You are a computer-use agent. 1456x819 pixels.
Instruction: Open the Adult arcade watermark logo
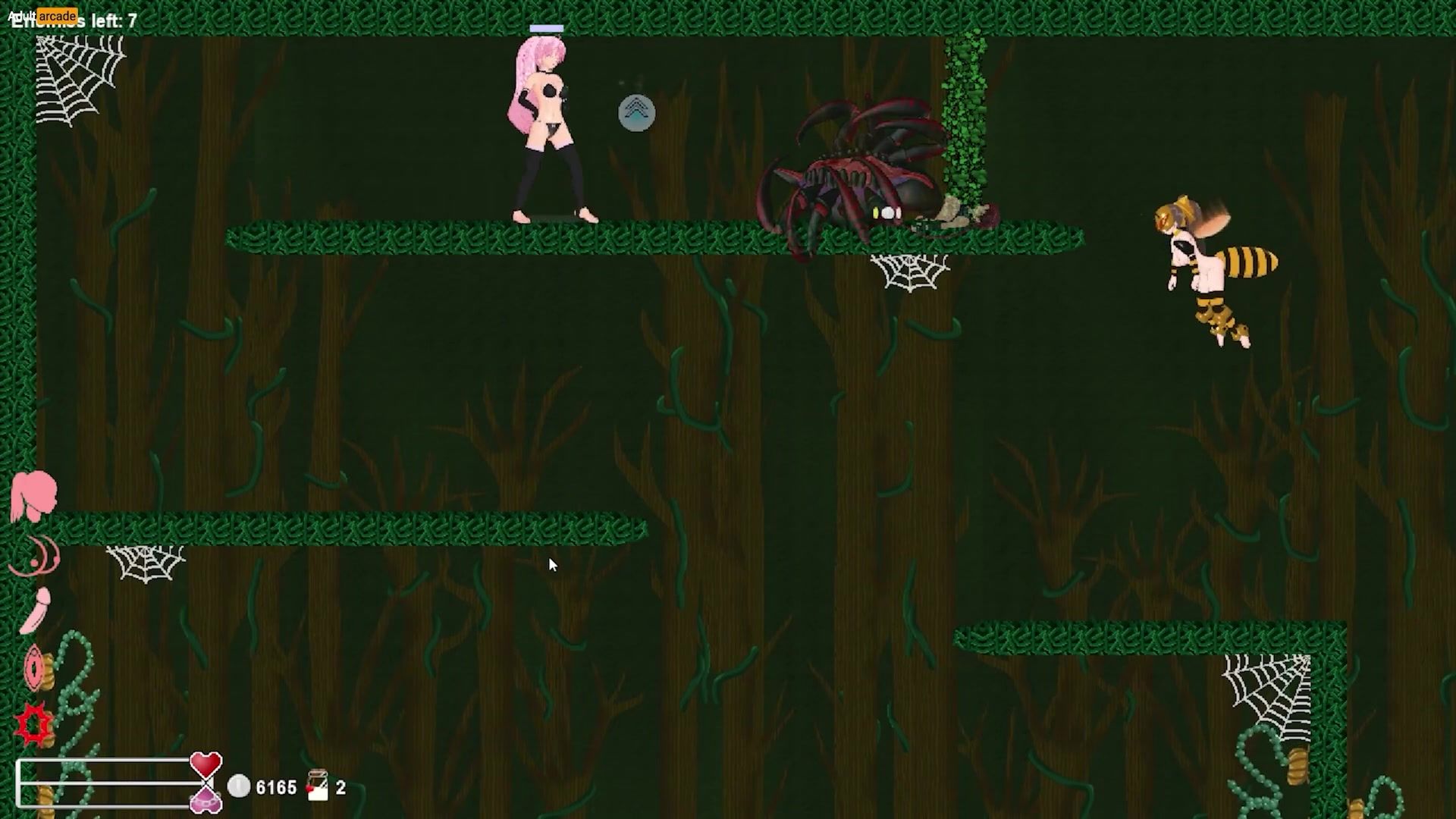(x=42, y=15)
